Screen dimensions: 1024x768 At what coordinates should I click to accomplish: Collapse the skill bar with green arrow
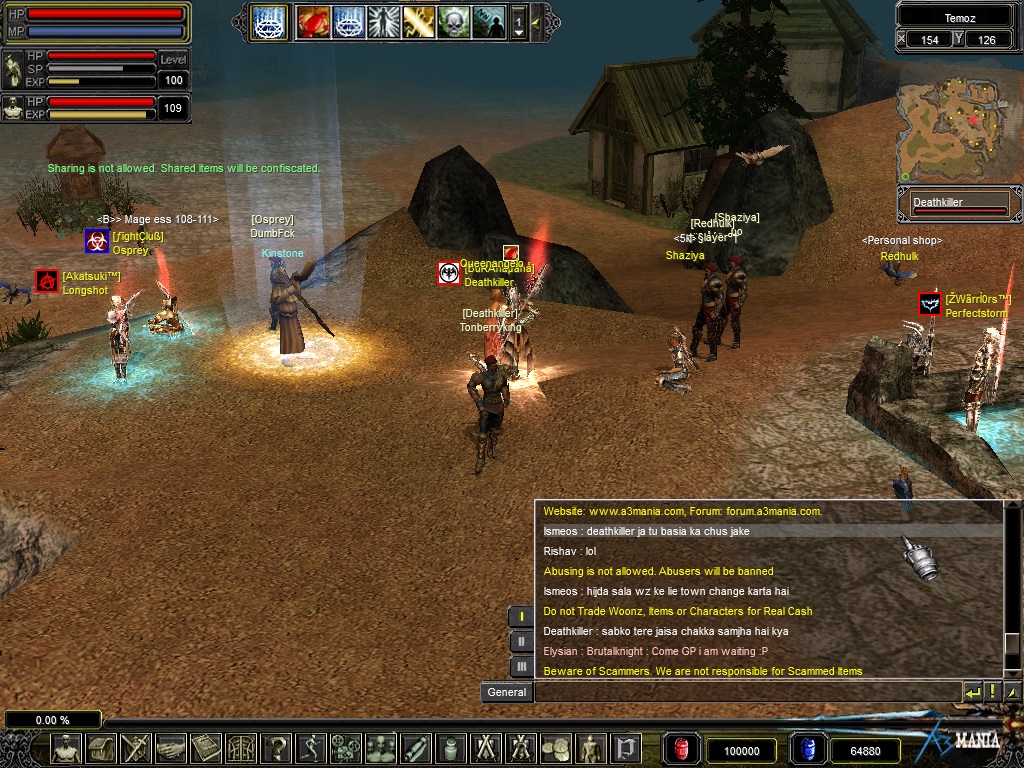[537, 21]
